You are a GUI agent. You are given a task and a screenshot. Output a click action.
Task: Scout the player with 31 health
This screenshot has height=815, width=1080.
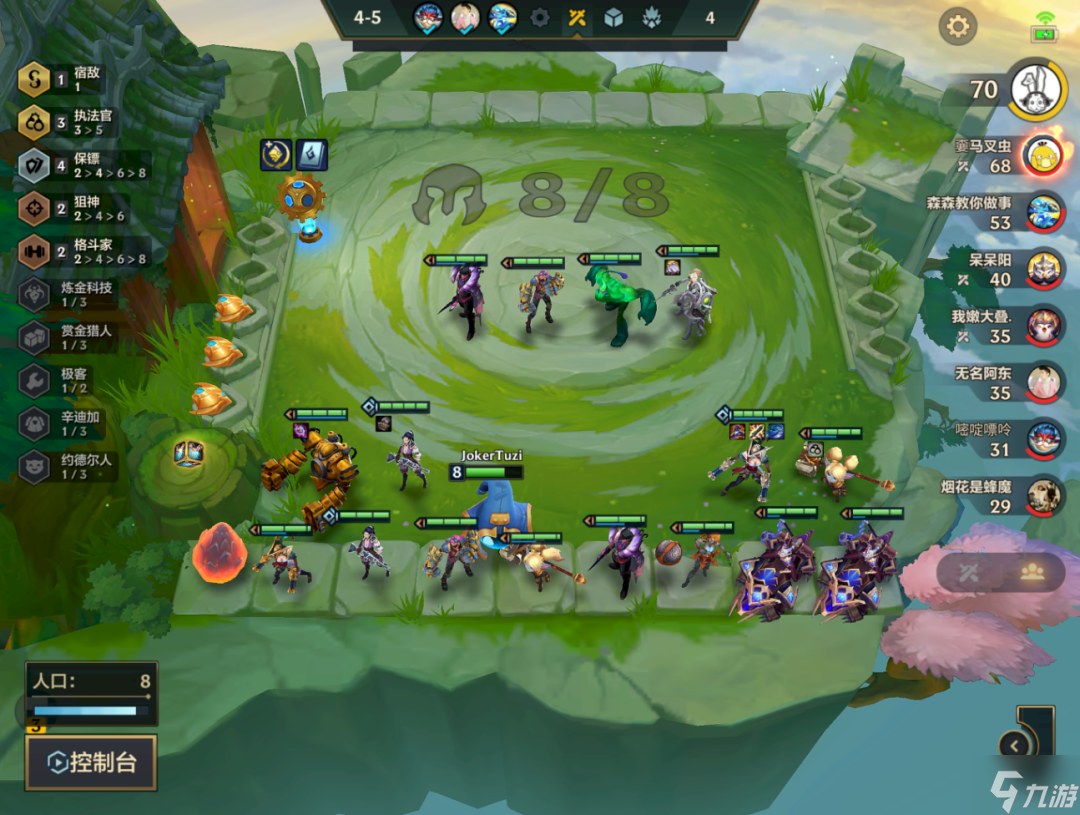click(x=1044, y=439)
